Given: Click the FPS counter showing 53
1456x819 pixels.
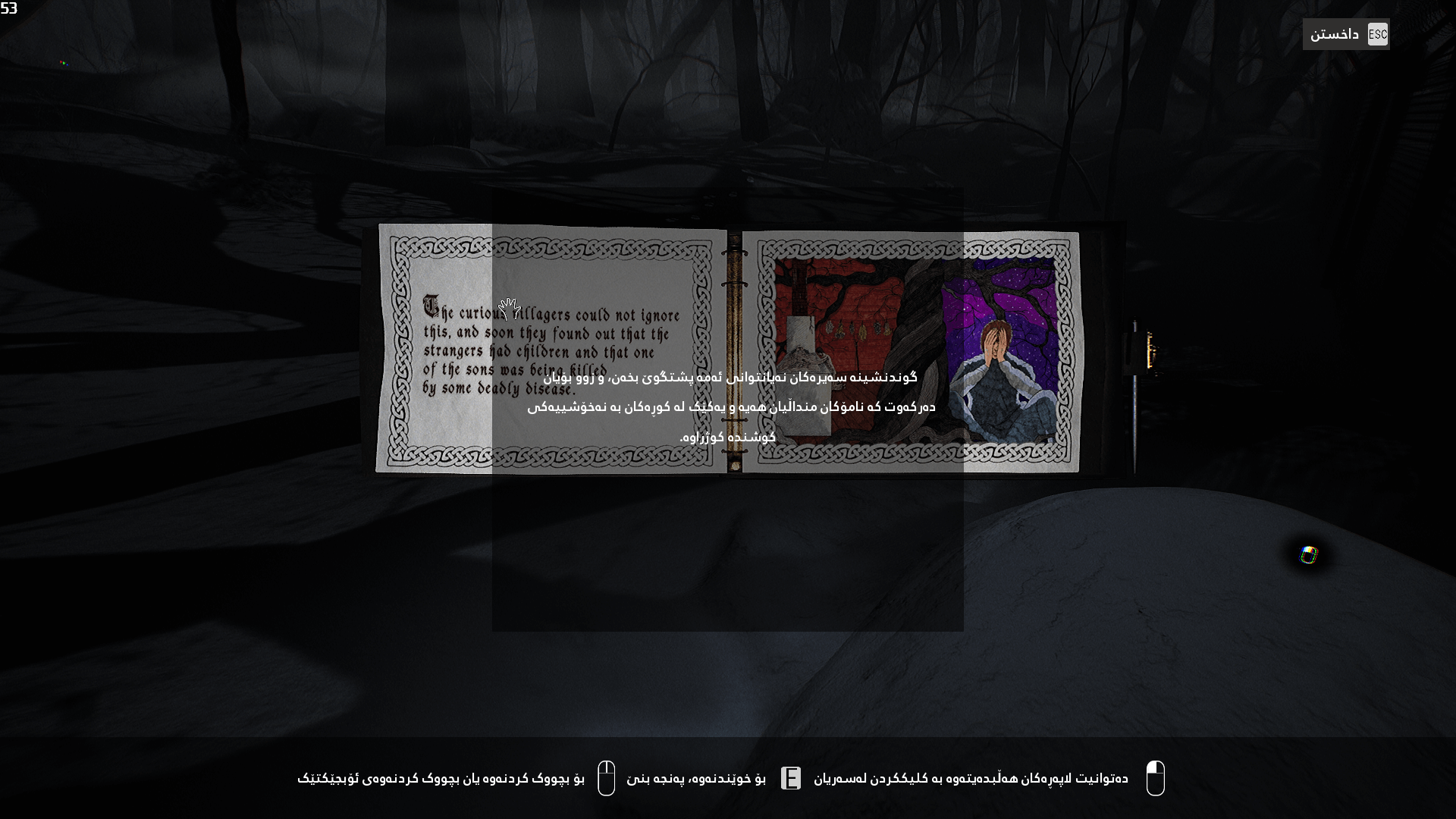Looking at the screenshot, I should point(8,7).
